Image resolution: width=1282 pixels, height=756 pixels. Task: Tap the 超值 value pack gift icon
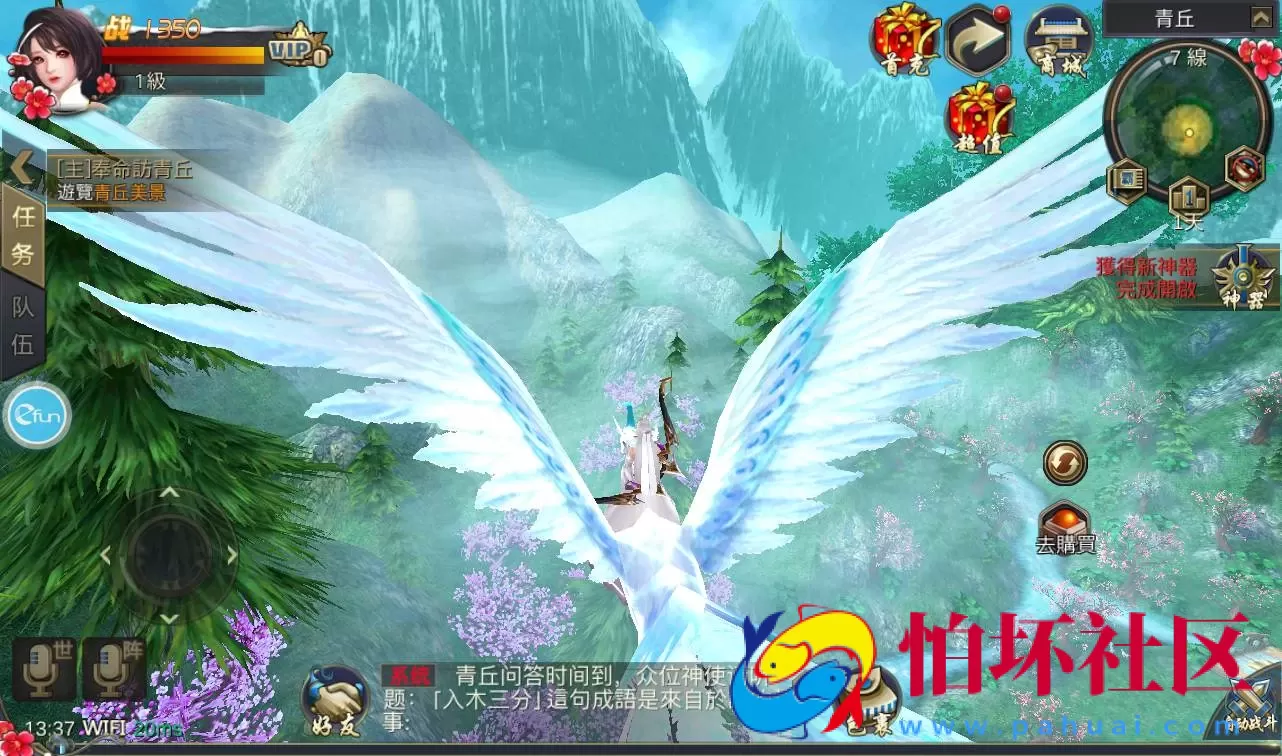pyautogui.click(x=978, y=120)
